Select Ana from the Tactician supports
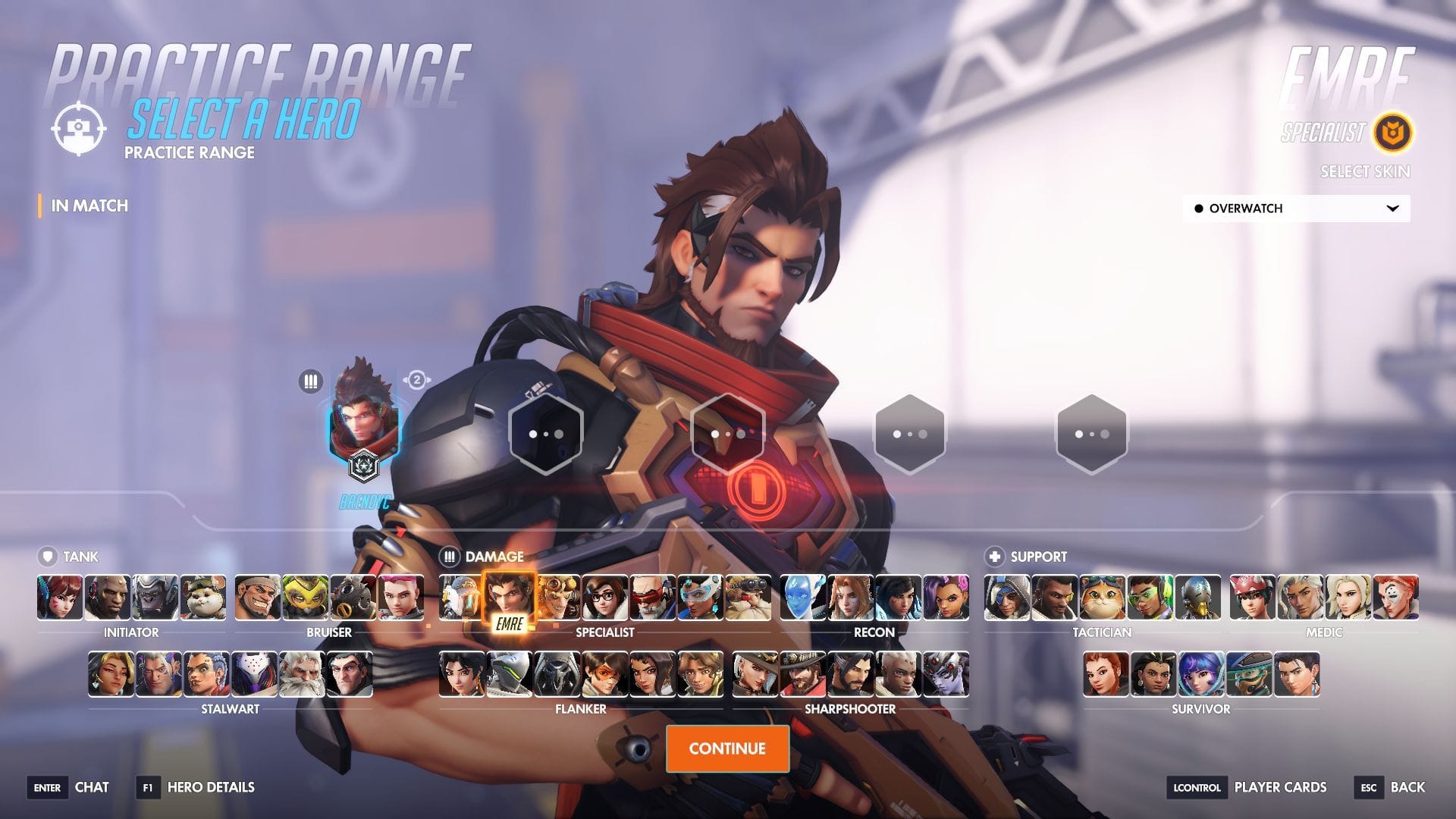Screen dimensions: 1456x819 click(x=1007, y=598)
